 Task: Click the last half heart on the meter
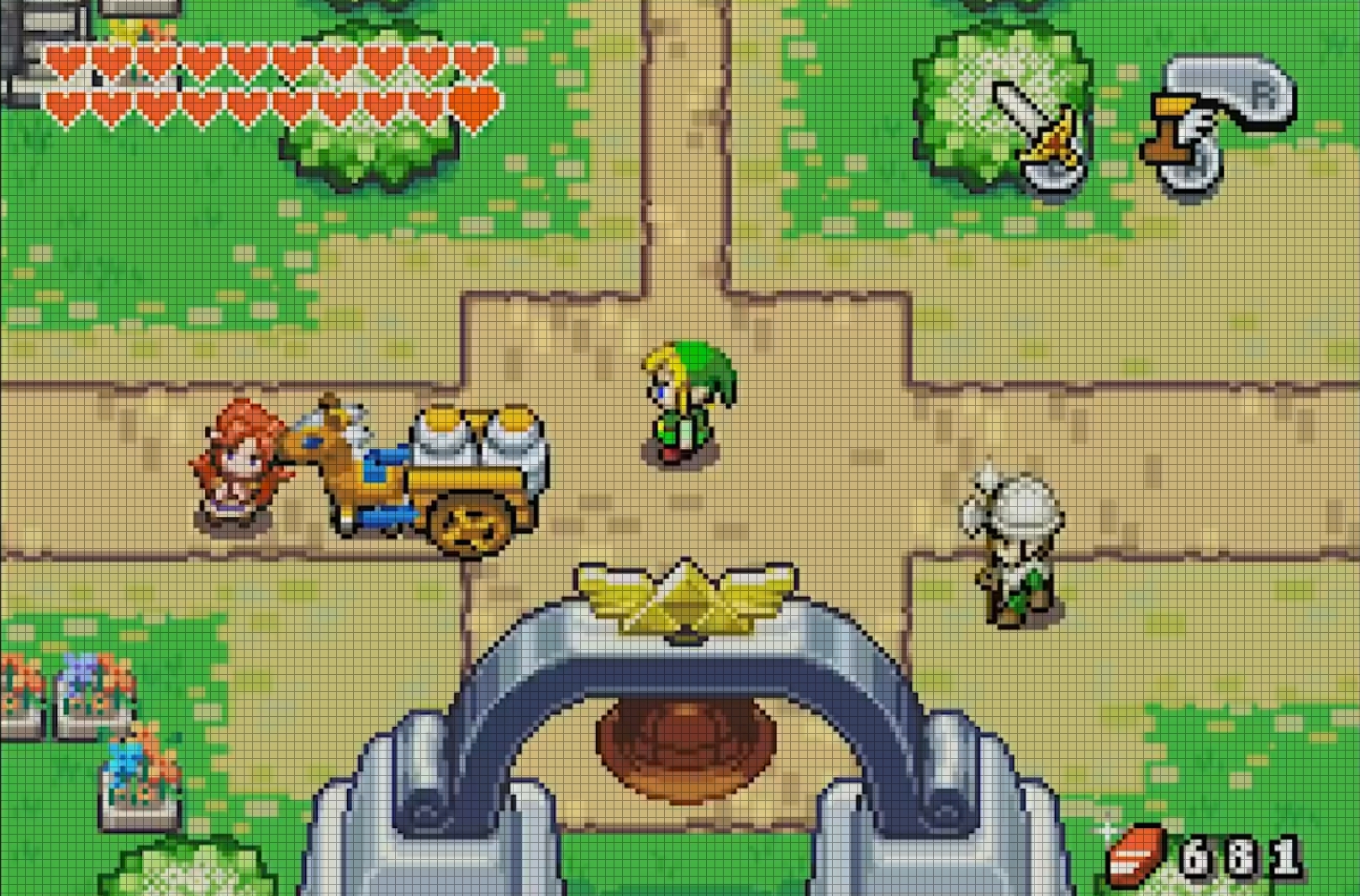click(476, 106)
